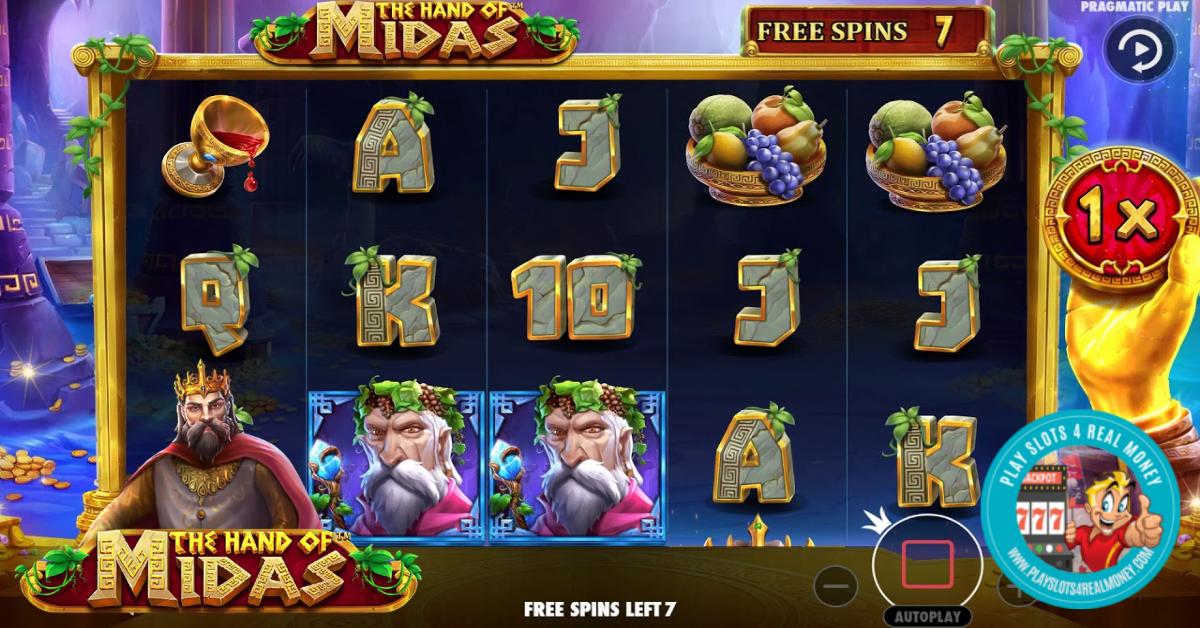This screenshot has height=628, width=1200.
Task: Open the Autoplay options
Action: [927, 618]
